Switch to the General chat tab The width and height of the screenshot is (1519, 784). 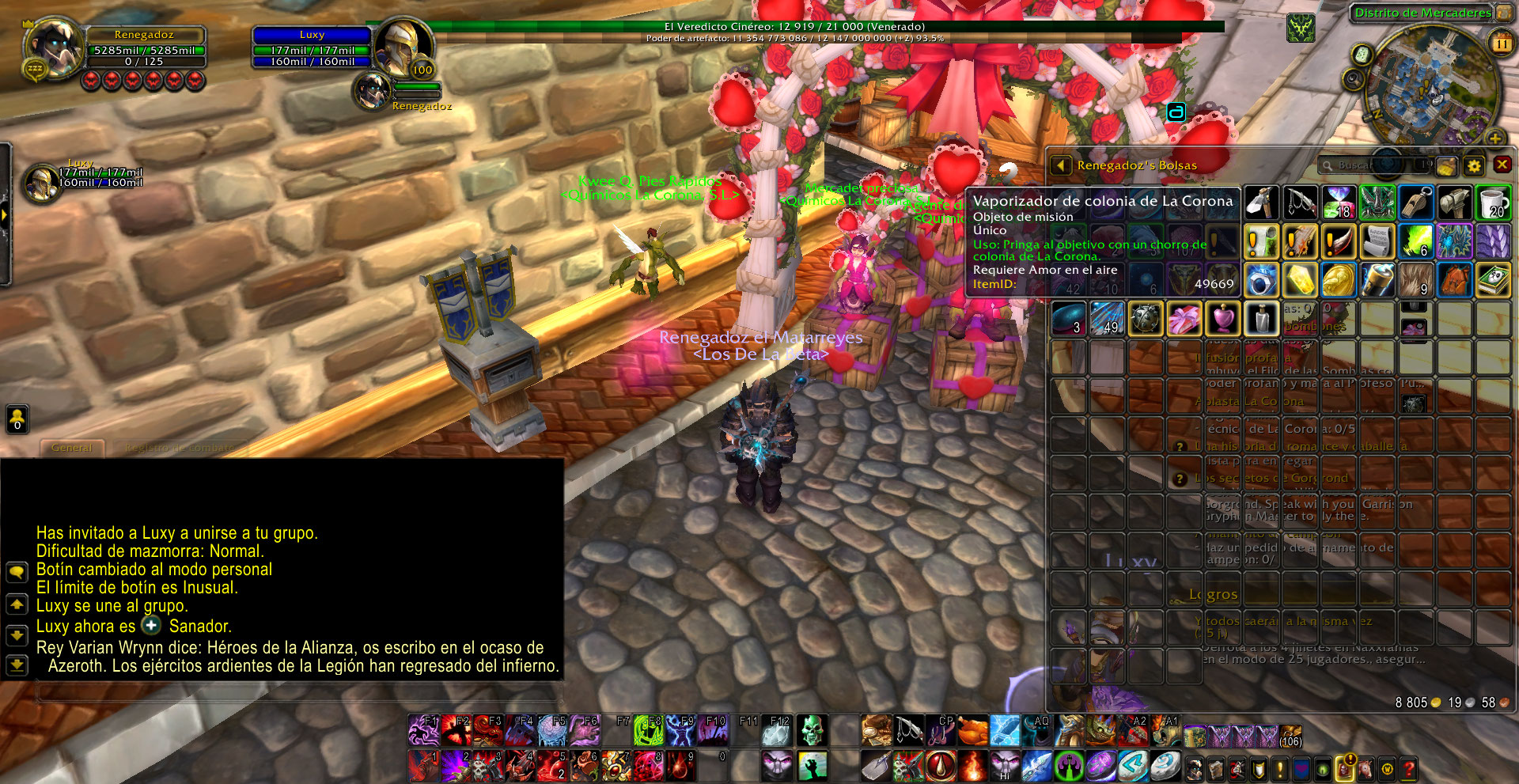coord(71,448)
